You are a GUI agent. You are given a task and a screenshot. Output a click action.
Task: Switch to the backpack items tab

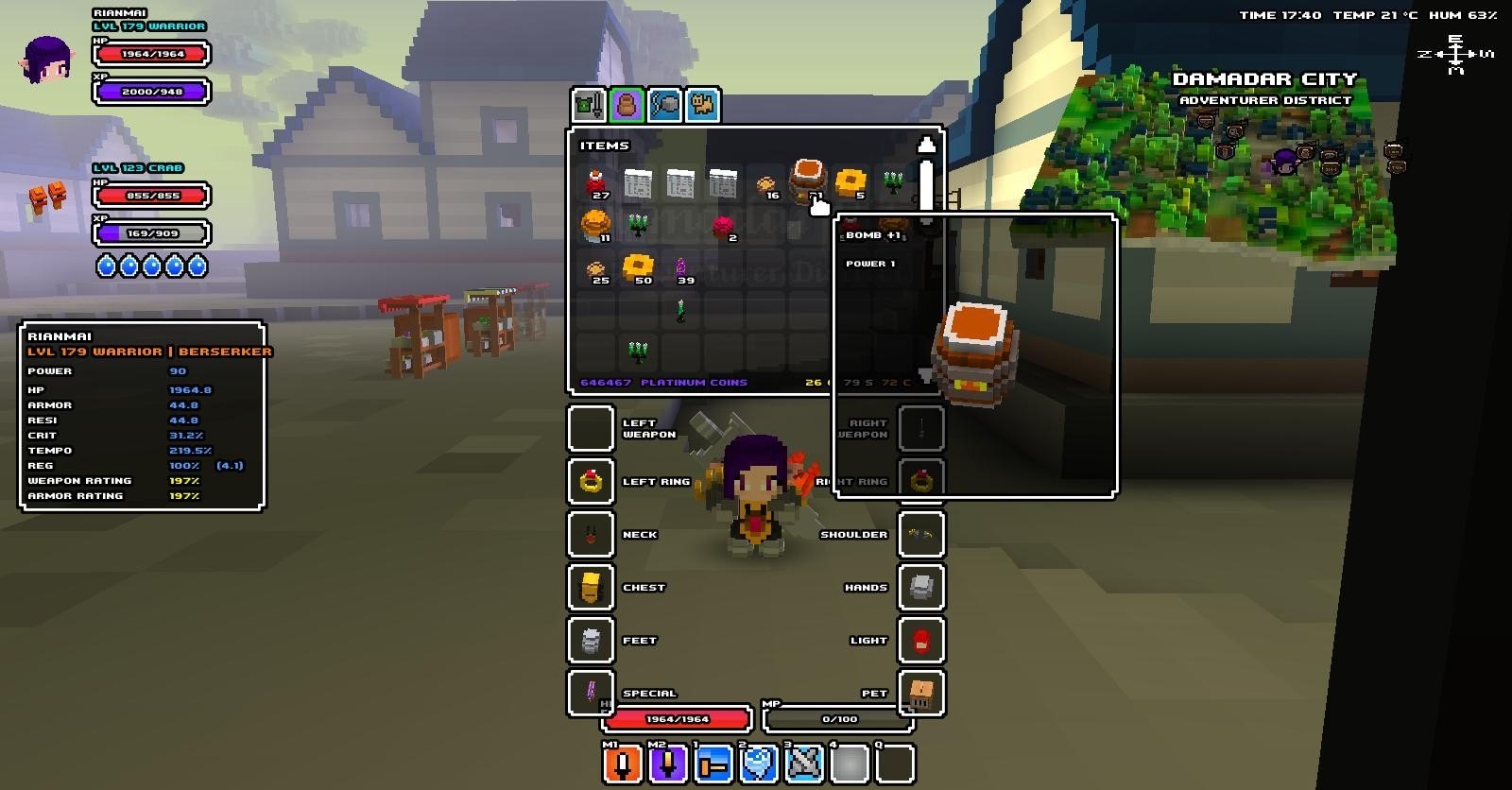point(627,104)
